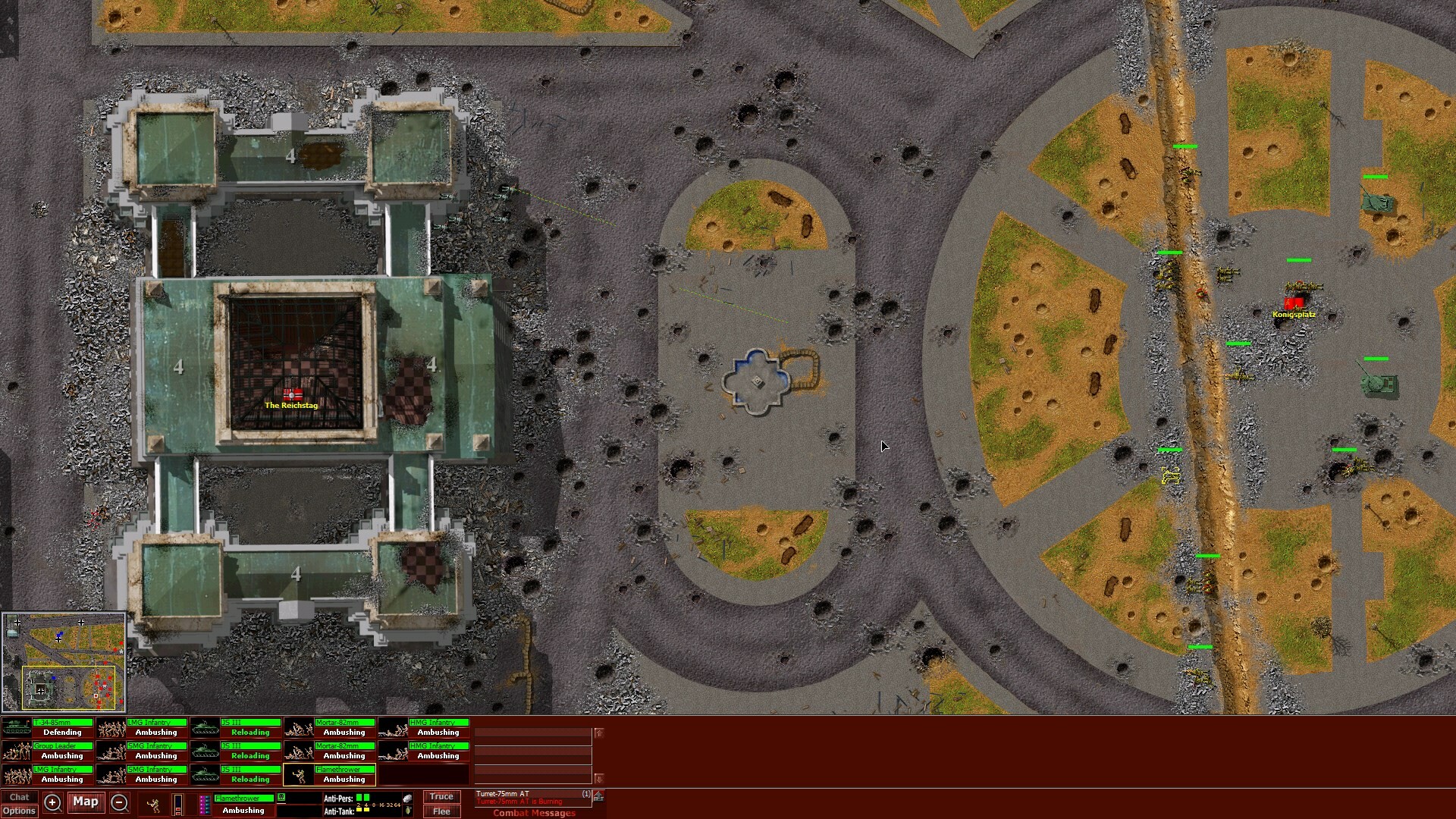Select the T-34-85mm tank in the roster
The height and width of the screenshot is (819, 1456).
coord(15,726)
